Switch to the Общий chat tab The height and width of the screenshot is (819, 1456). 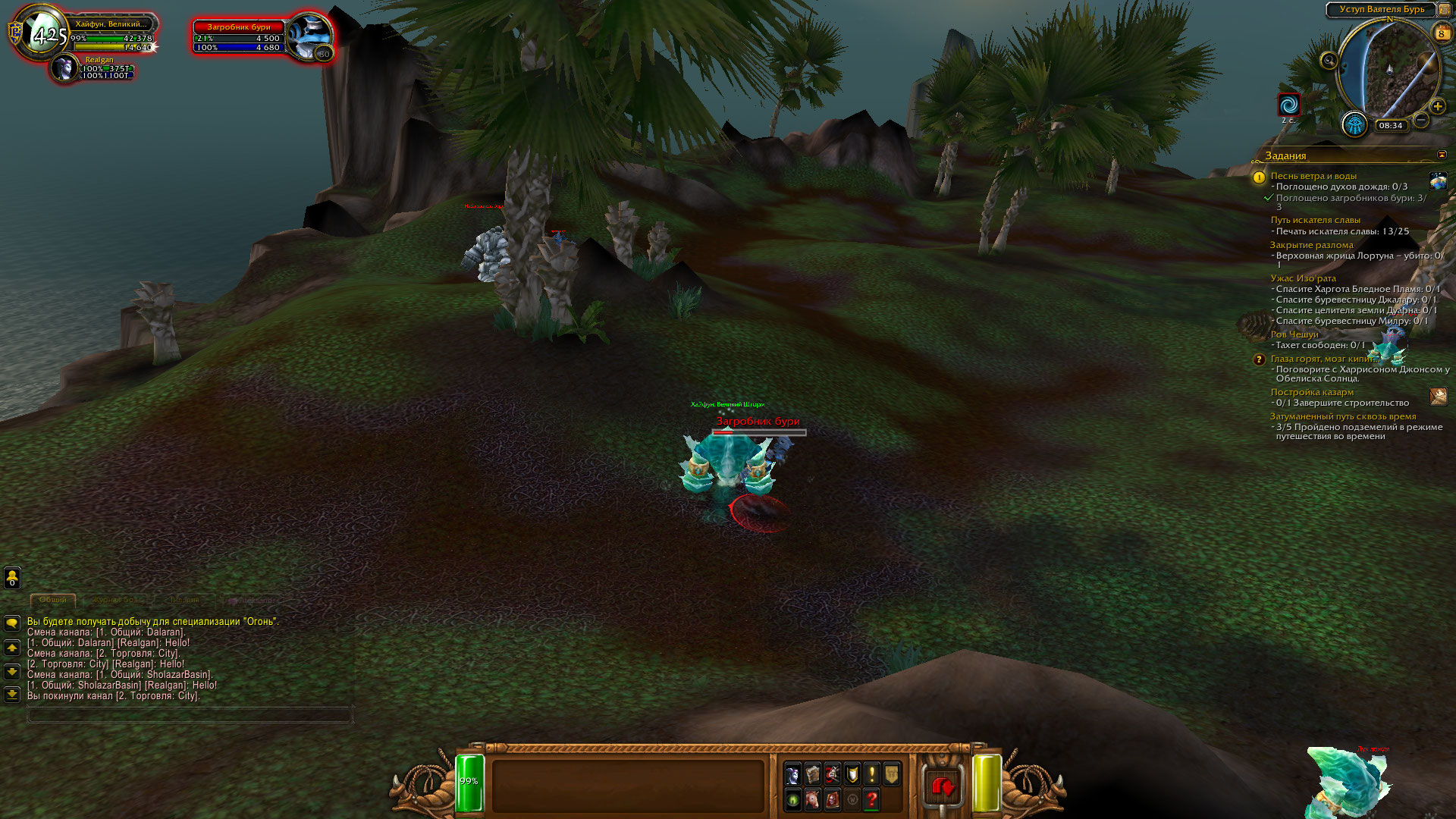(53, 600)
